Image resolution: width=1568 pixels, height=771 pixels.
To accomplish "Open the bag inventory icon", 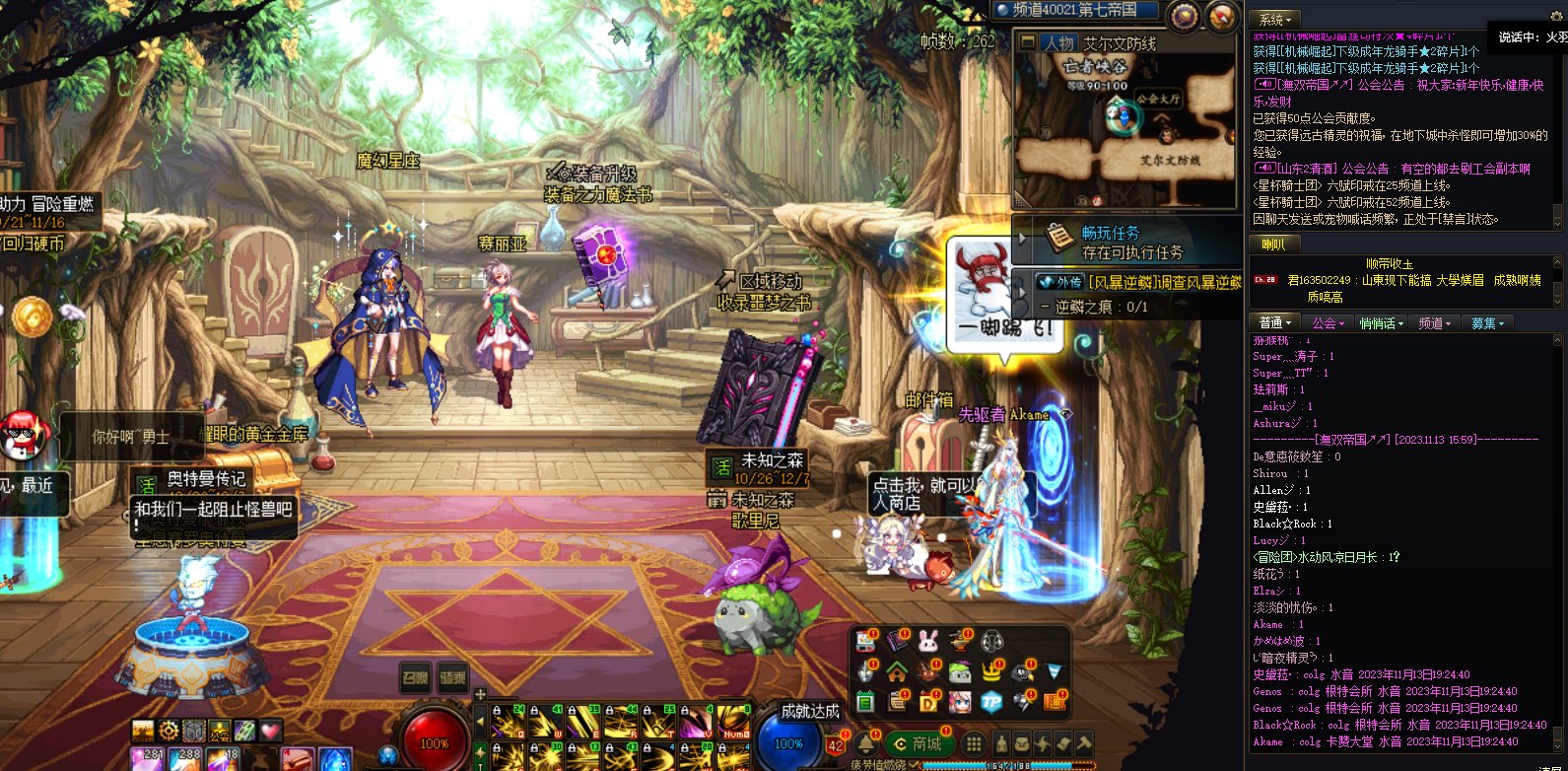I will (1023, 743).
